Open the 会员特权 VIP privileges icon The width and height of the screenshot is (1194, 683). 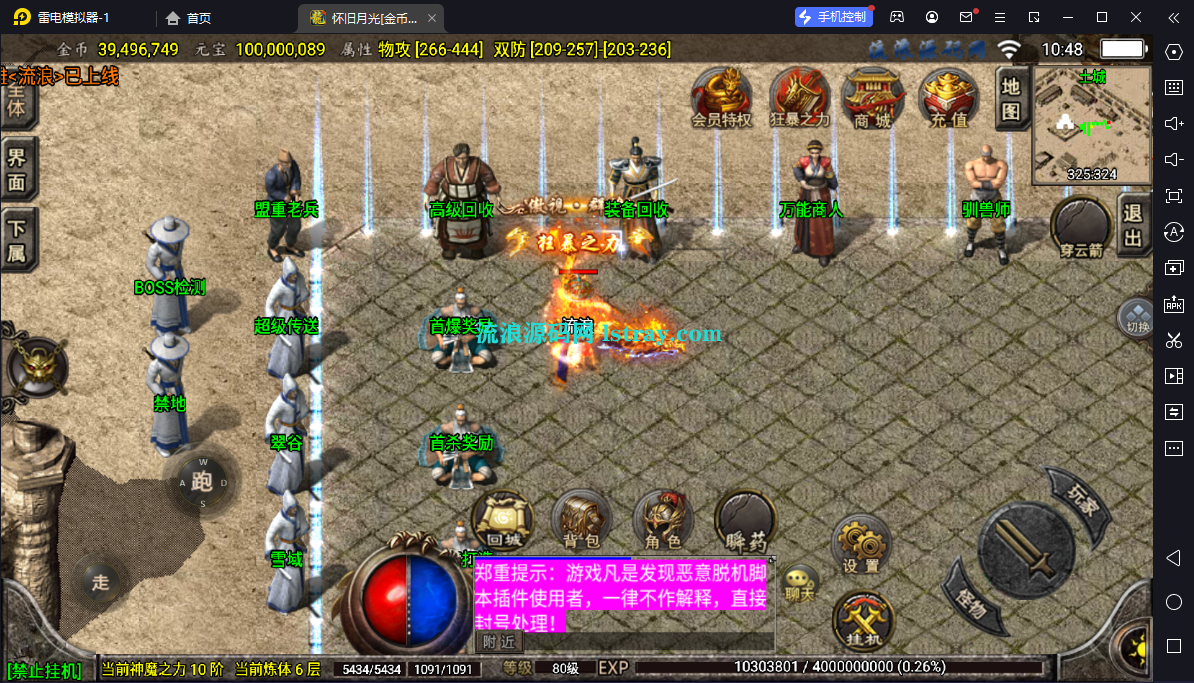tap(721, 96)
